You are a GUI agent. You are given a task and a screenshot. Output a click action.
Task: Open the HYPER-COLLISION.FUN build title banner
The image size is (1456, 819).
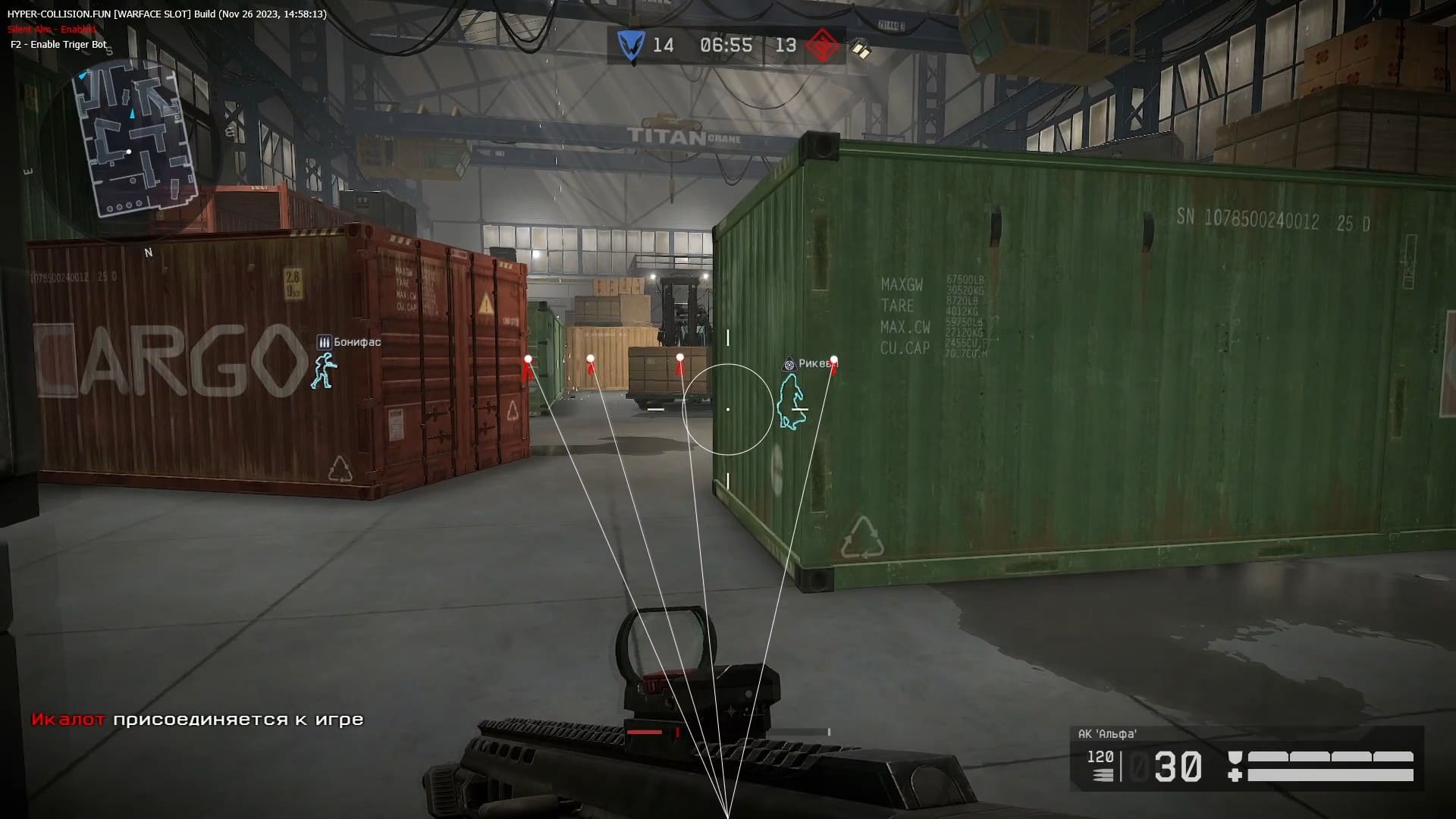coord(167,14)
